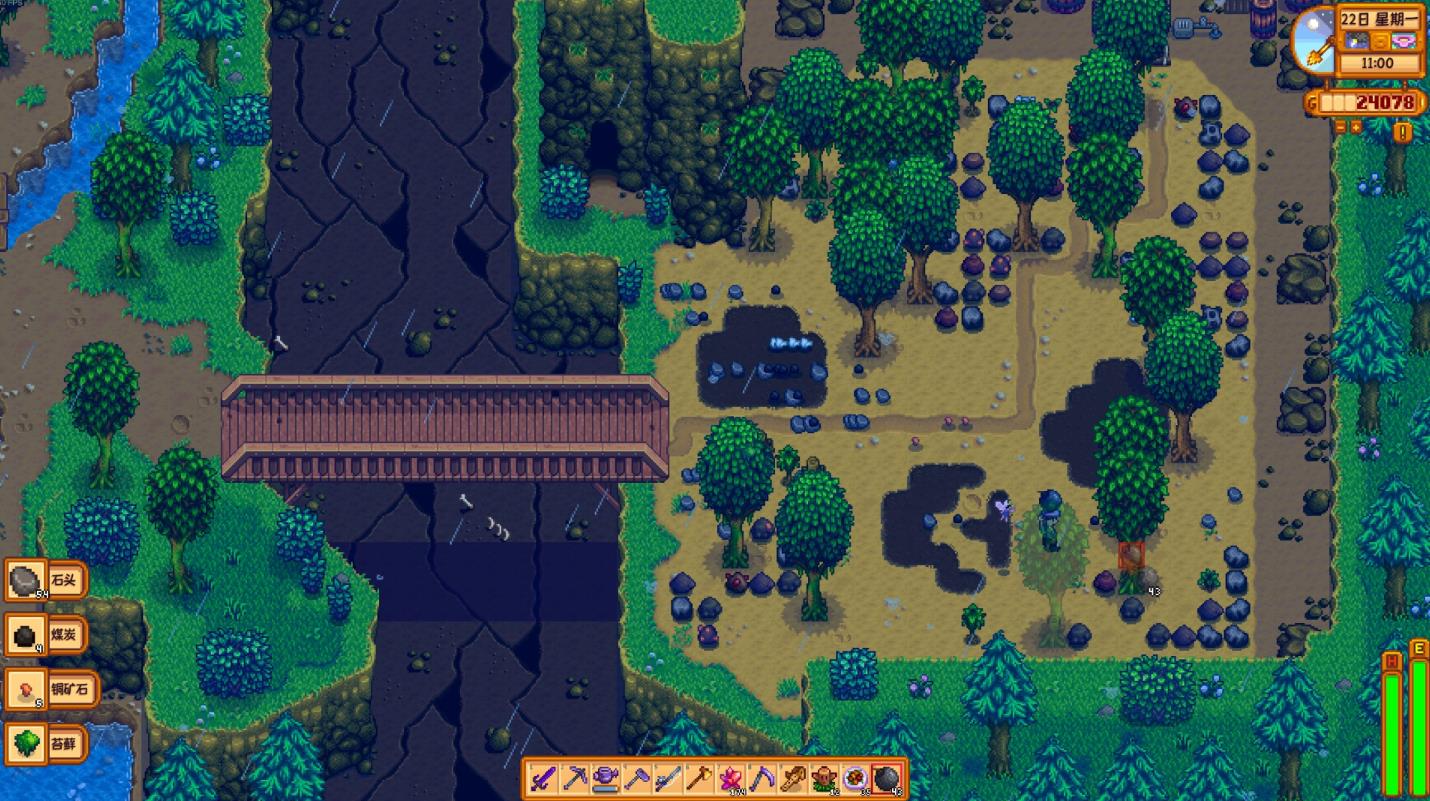Select the highlighted bomb slot
Image resolution: width=1430 pixels, height=801 pixels.
pos(886,778)
